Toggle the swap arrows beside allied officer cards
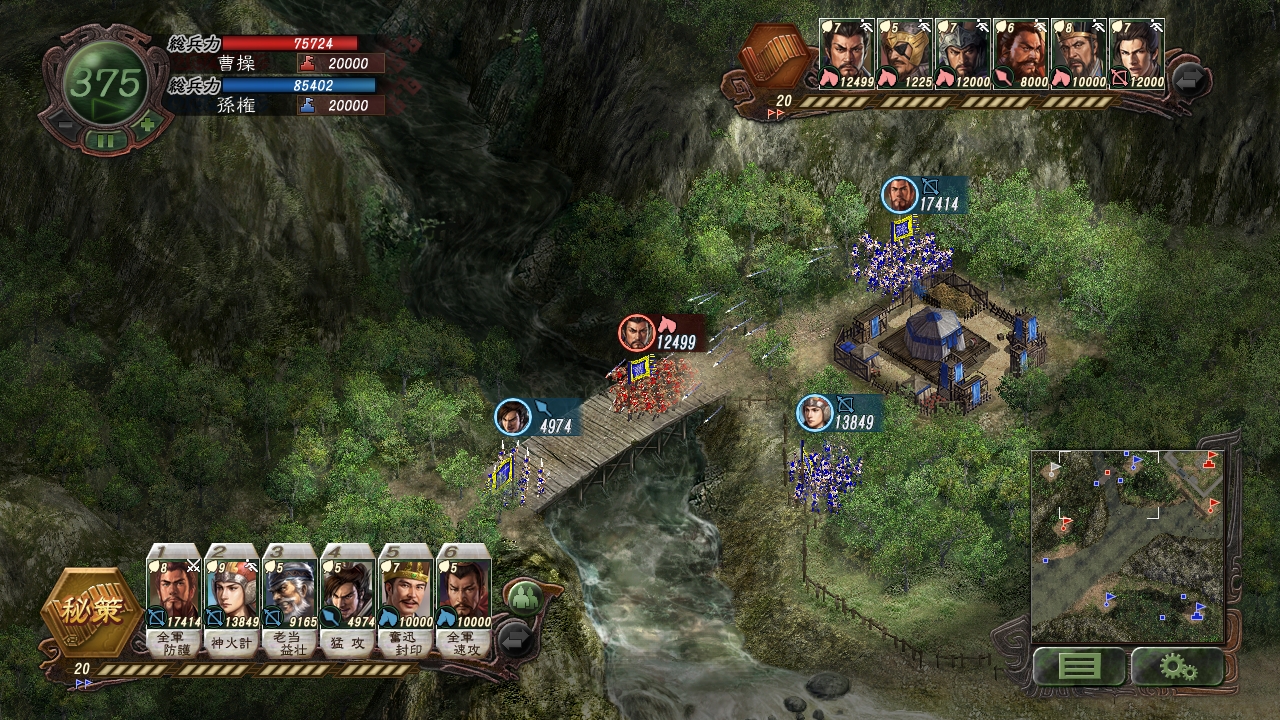Screen dimensions: 1280x720 coord(516,638)
